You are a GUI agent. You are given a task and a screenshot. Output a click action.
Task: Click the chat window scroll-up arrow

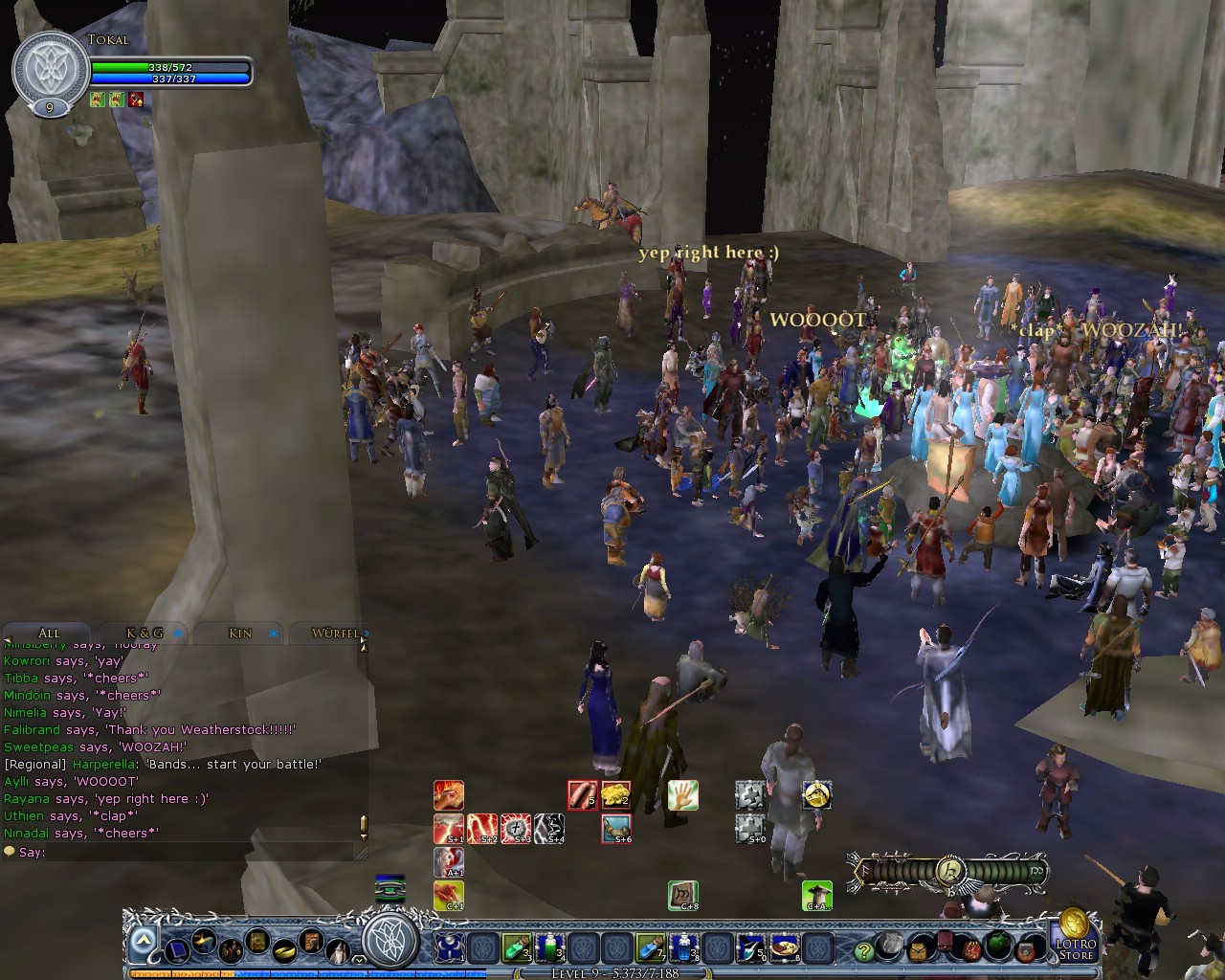362,647
